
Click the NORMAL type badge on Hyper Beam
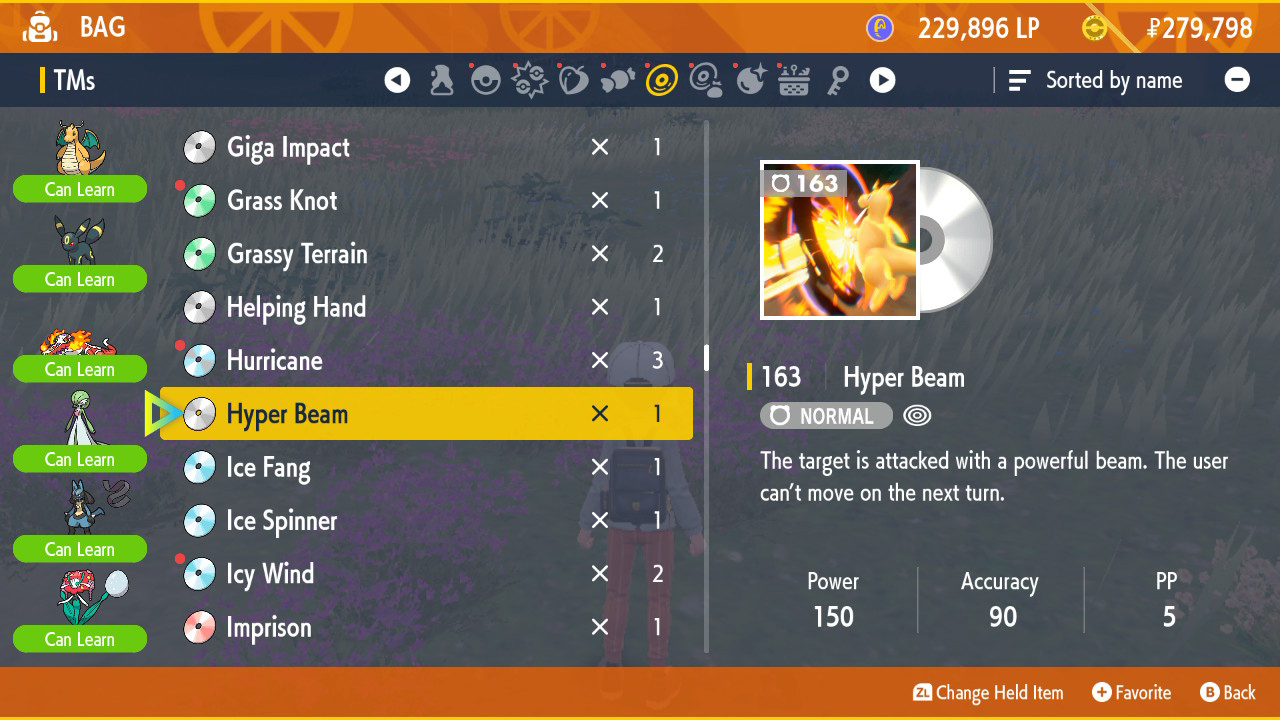point(826,415)
